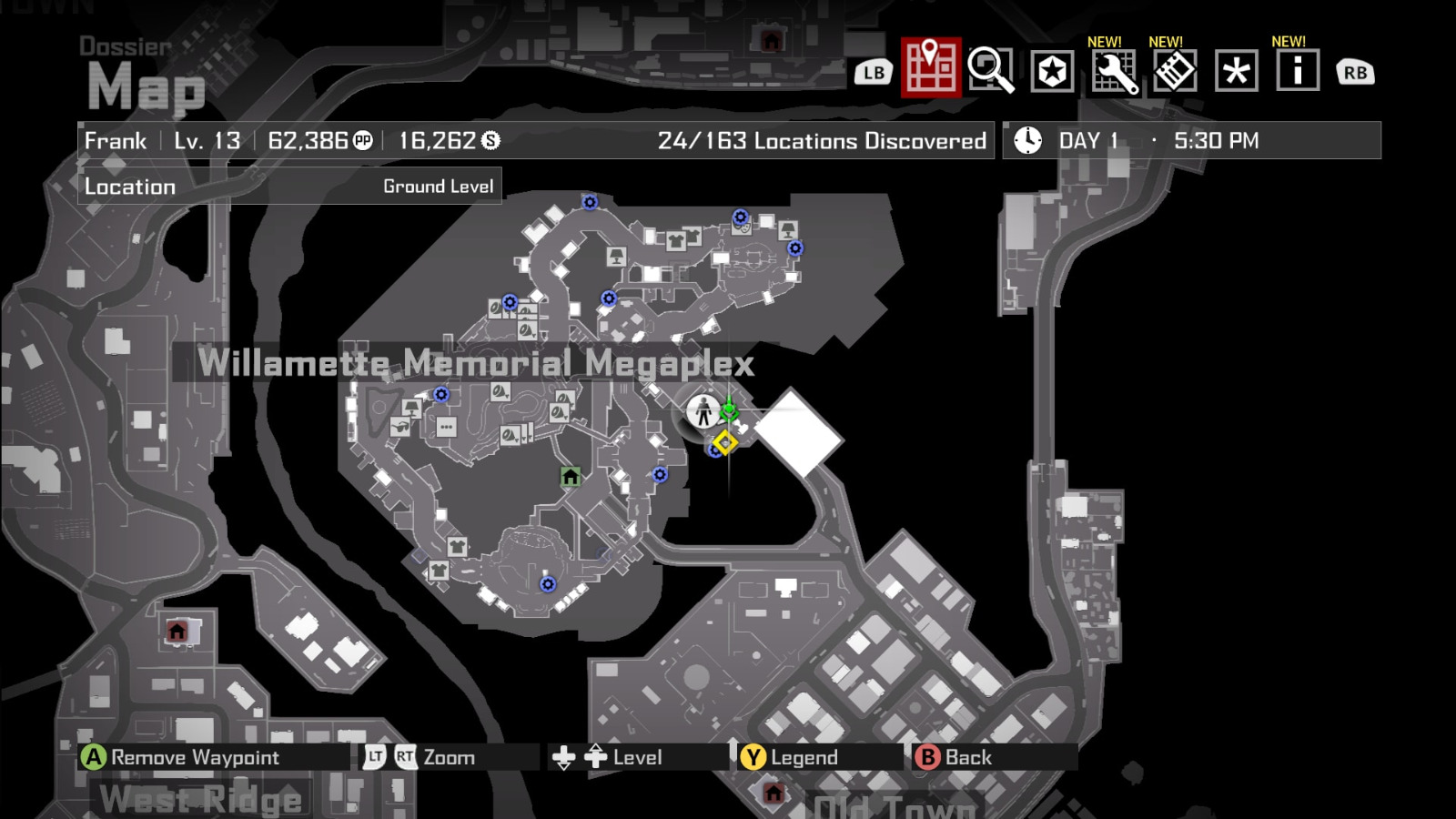
Task: Select the lamp collectible icon on the map
Action: click(x=411, y=409)
